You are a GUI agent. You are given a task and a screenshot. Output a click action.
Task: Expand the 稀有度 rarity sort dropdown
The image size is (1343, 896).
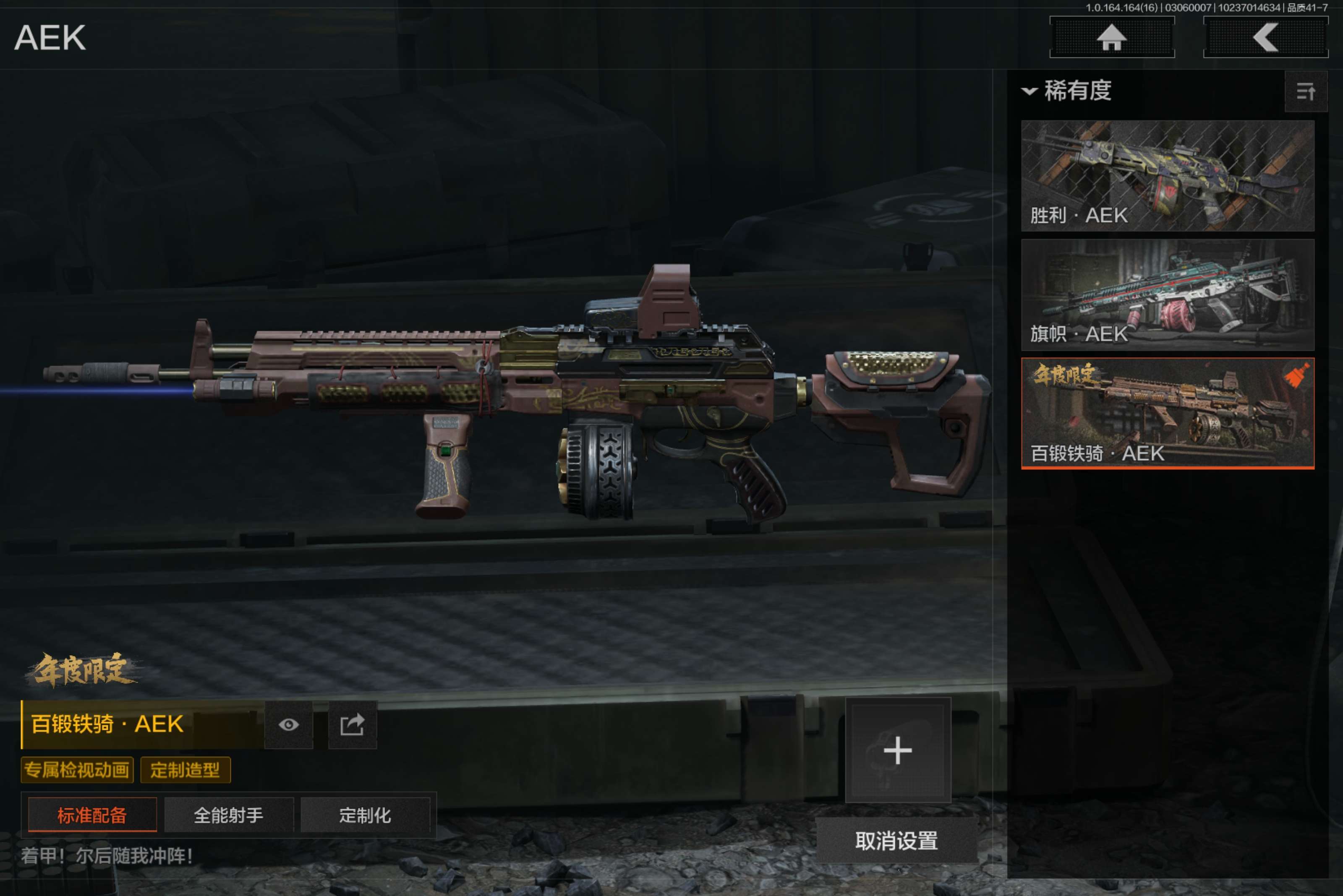1067,91
